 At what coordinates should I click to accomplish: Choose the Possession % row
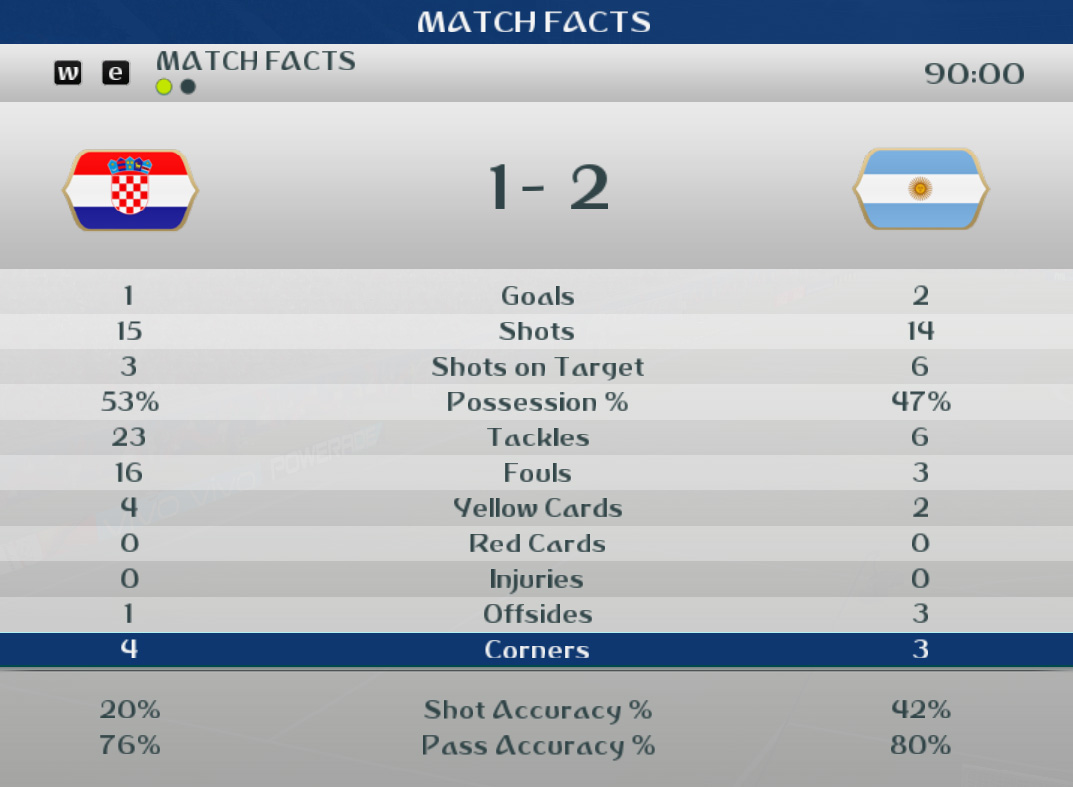(x=537, y=402)
